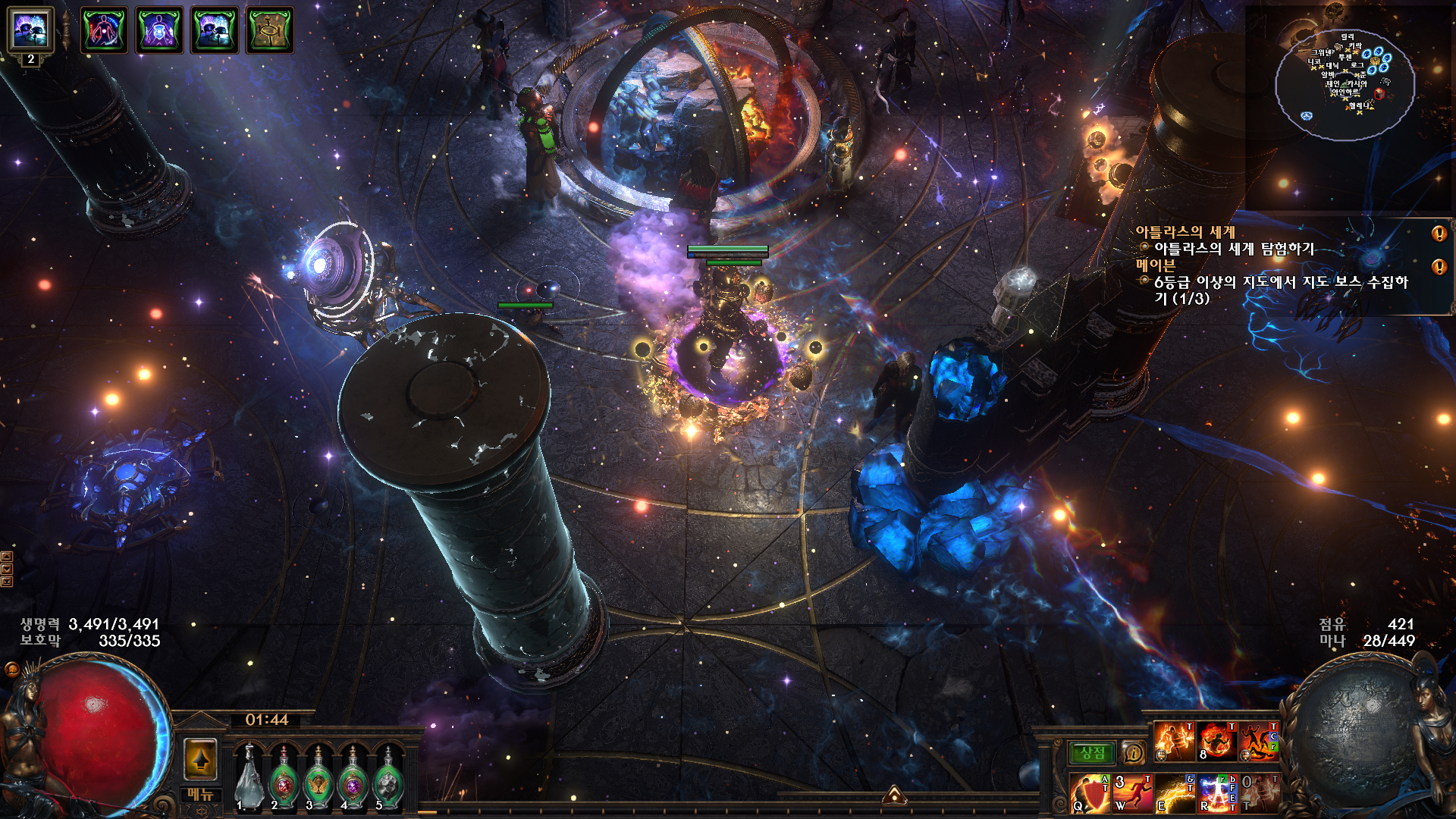Click the golden eye sigil buff icon
The height and width of the screenshot is (819, 1456).
coord(269,30)
